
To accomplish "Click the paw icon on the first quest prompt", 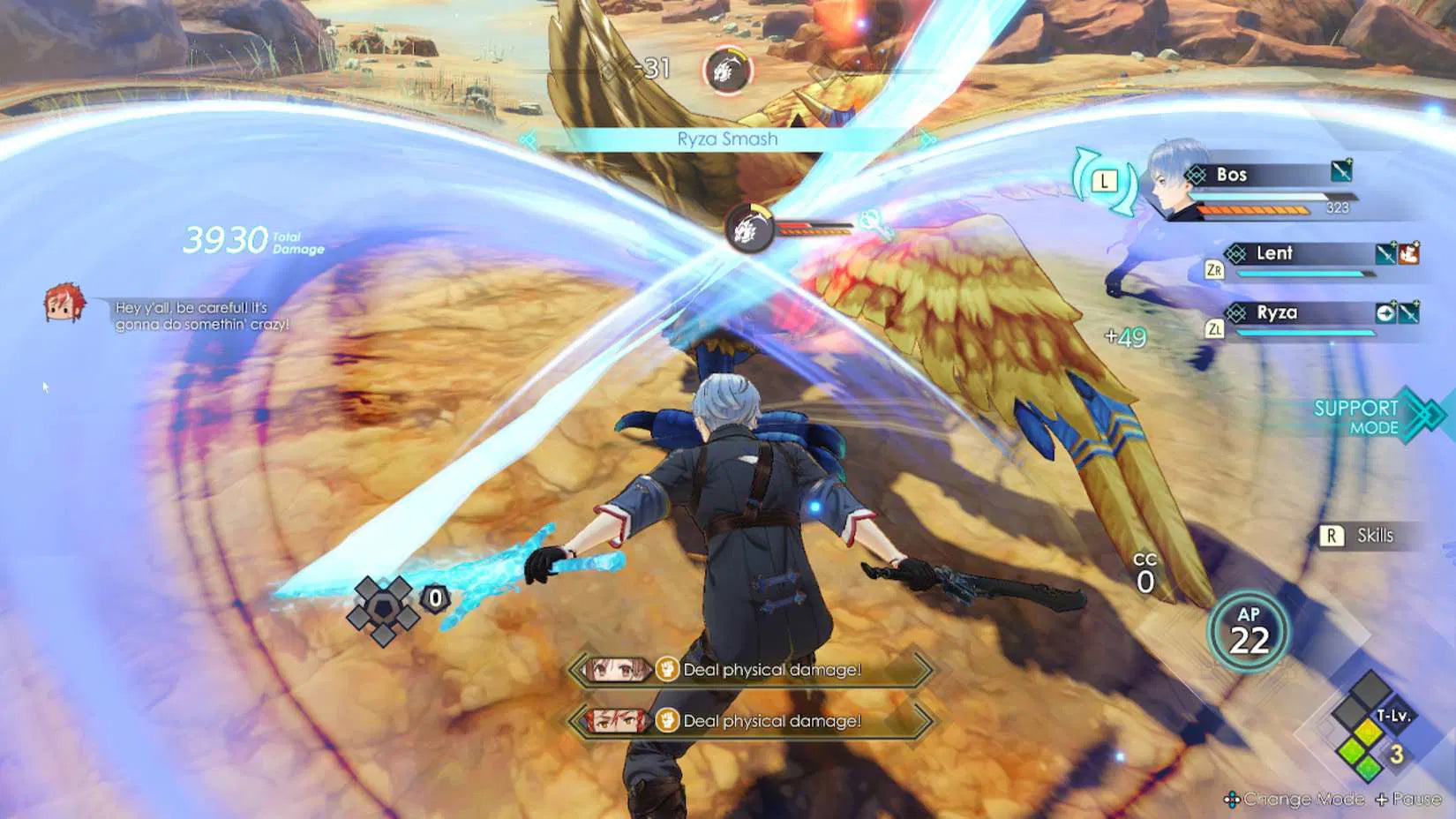I will [666, 670].
